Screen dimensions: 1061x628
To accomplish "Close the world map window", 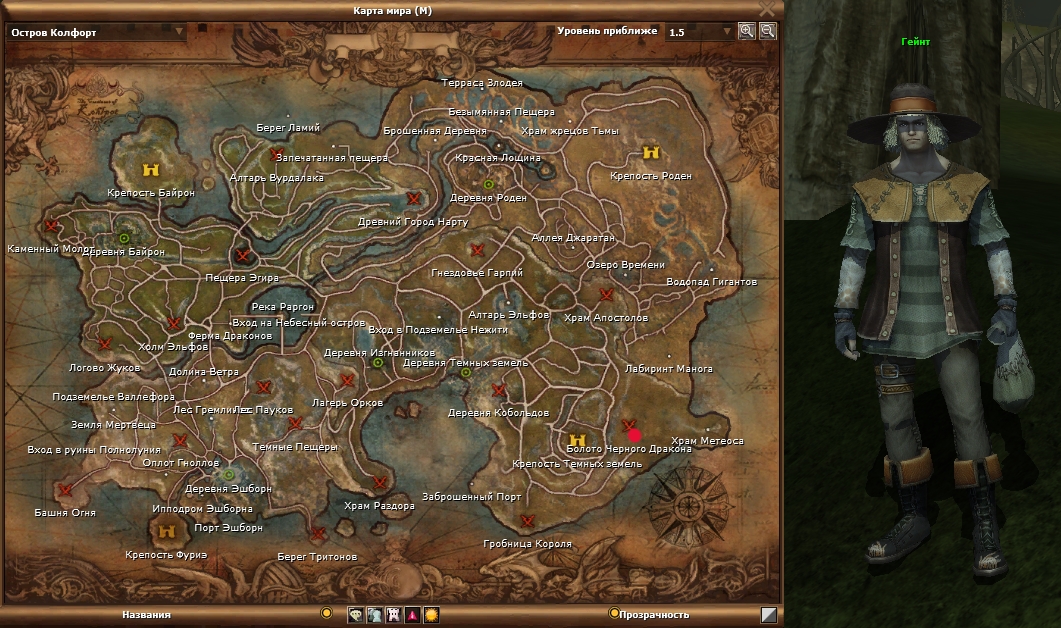I will click(767, 8).
